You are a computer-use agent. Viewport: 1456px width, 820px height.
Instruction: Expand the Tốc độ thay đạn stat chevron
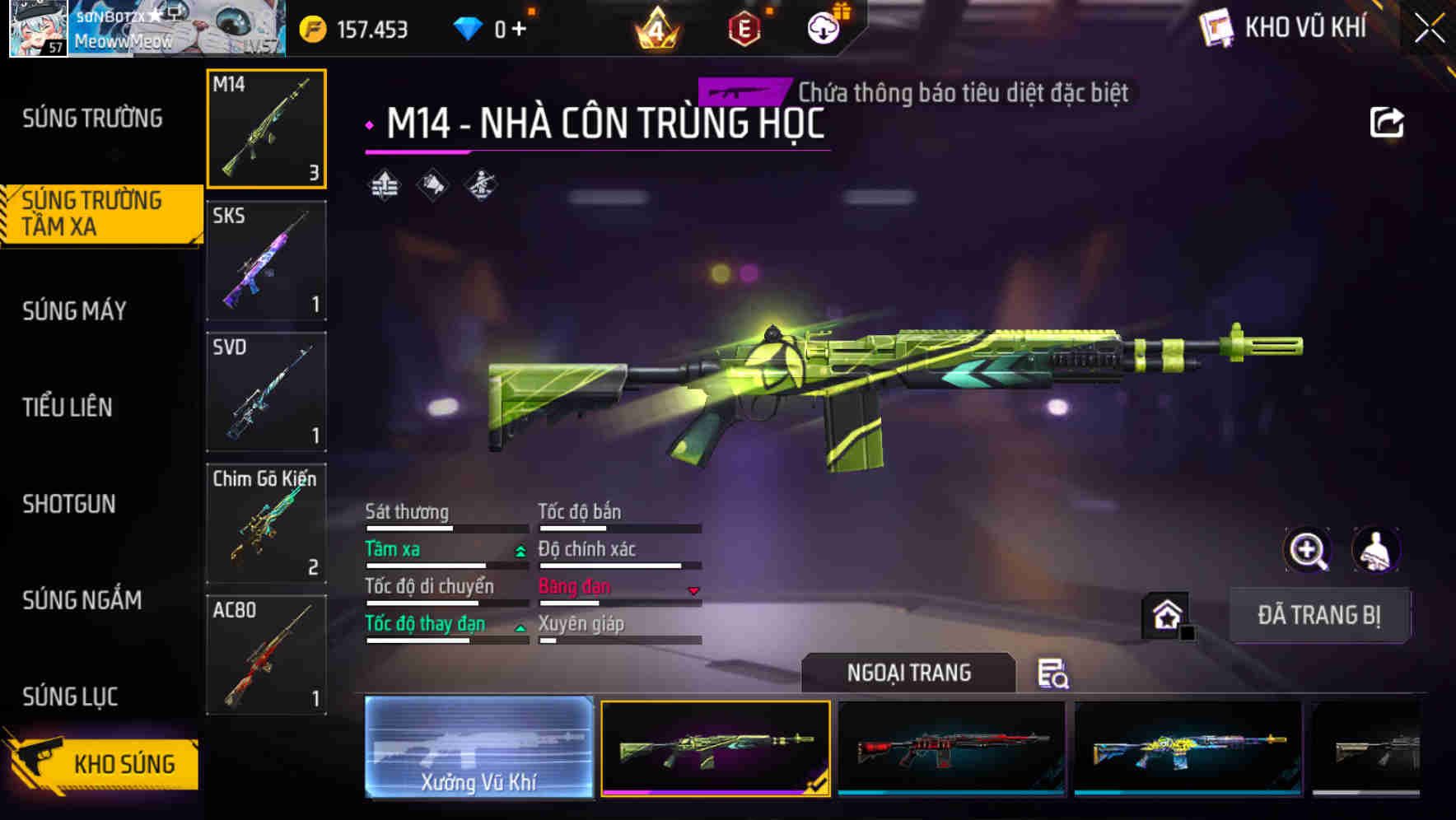[519, 627]
